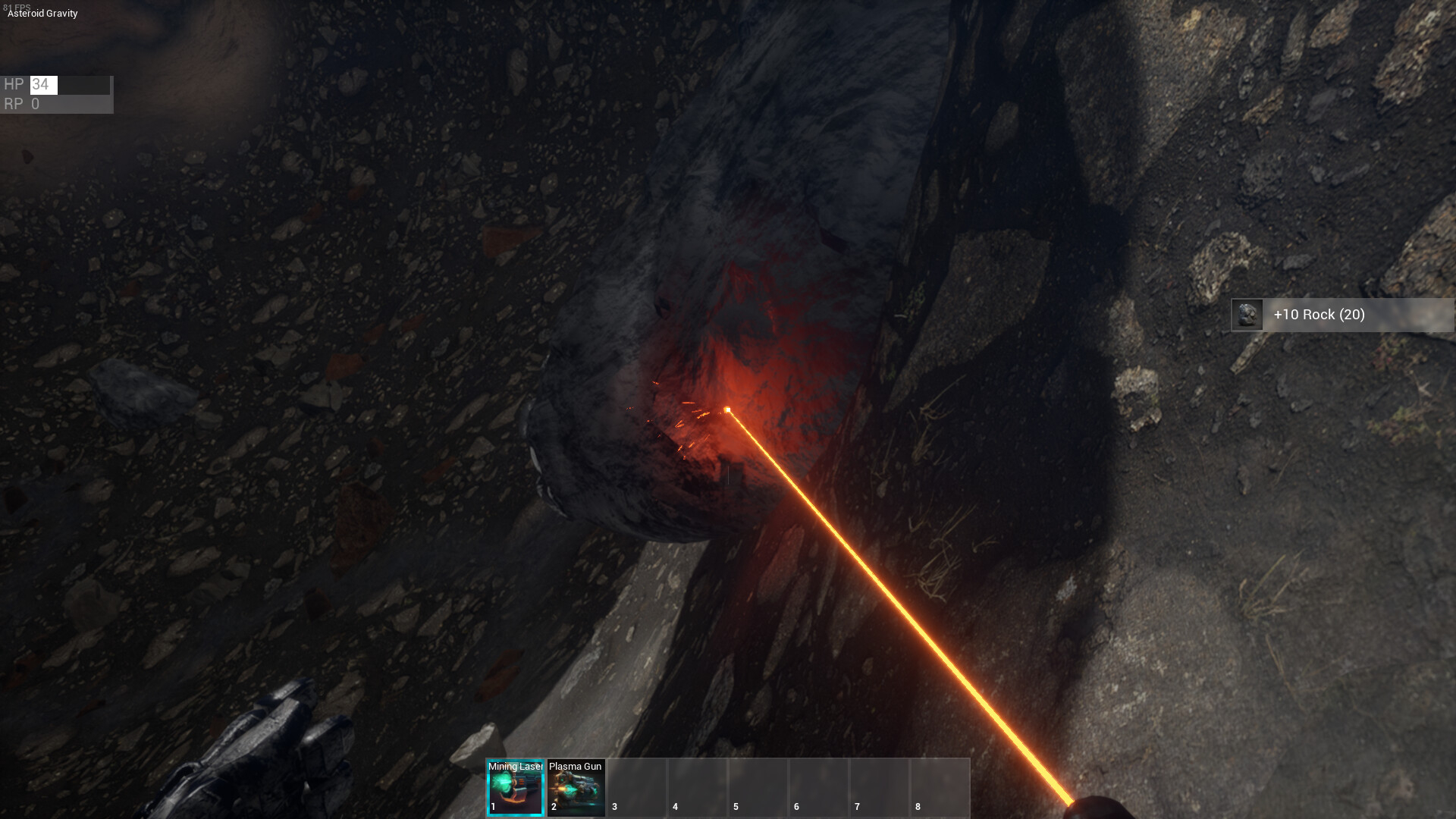Select the Plasma Gun in hotbar slot 2
The width and height of the screenshot is (1456, 819).
[576, 787]
